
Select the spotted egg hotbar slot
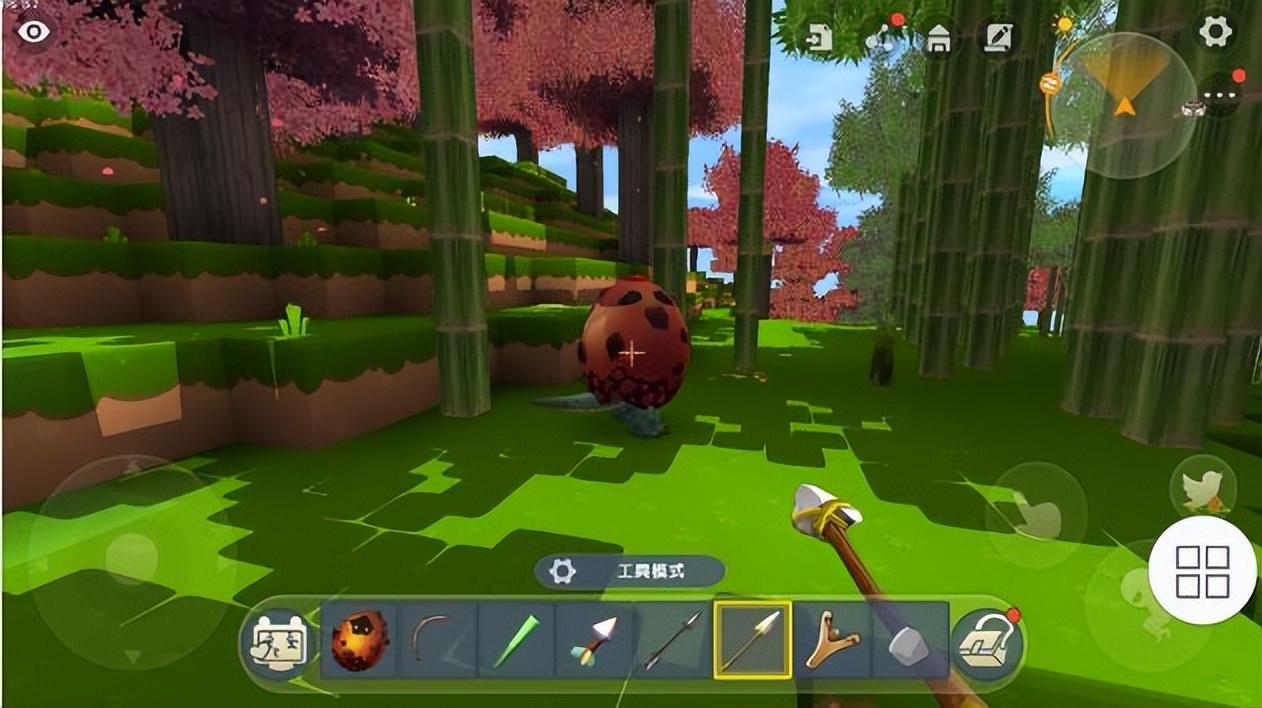pyautogui.click(x=359, y=641)
